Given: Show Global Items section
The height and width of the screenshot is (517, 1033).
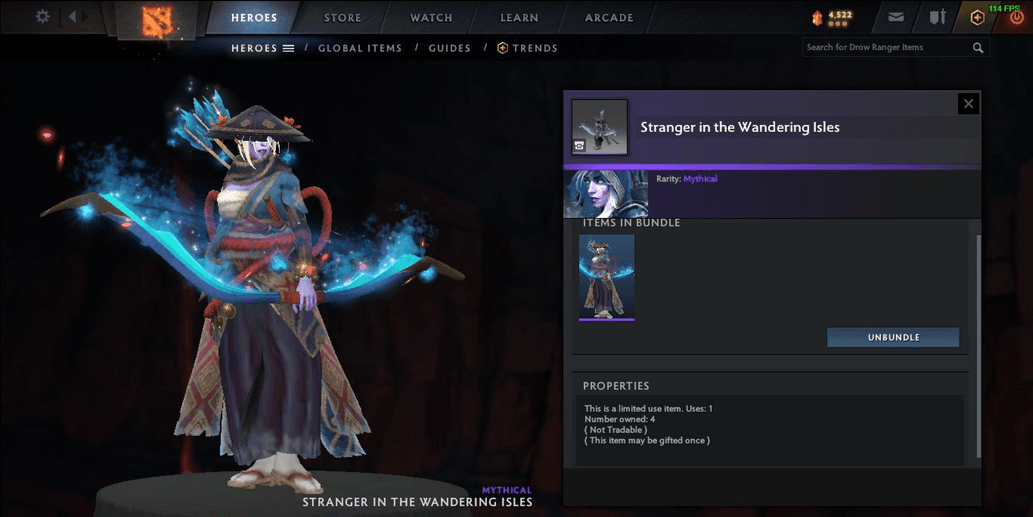Looking at the screenshot, I should click(x=360, y=48).
